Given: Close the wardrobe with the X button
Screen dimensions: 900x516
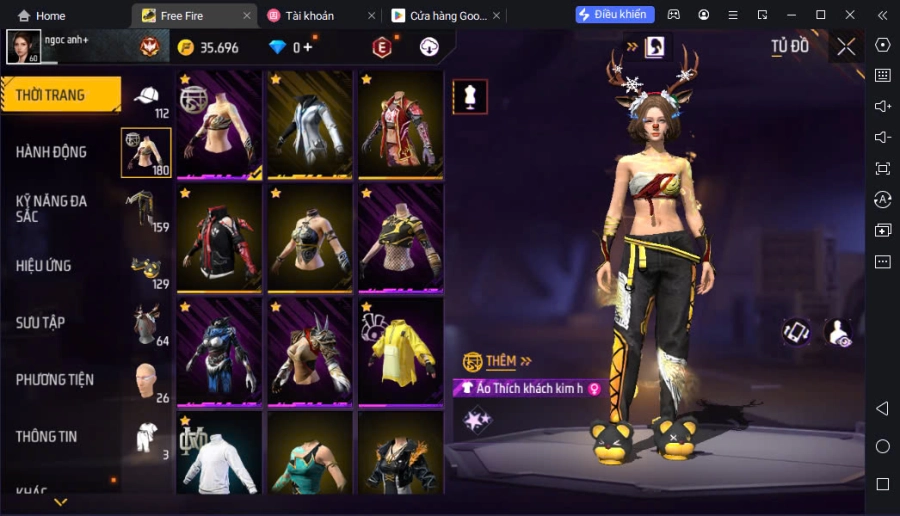Looking at the screenshot, I should 846,47.
